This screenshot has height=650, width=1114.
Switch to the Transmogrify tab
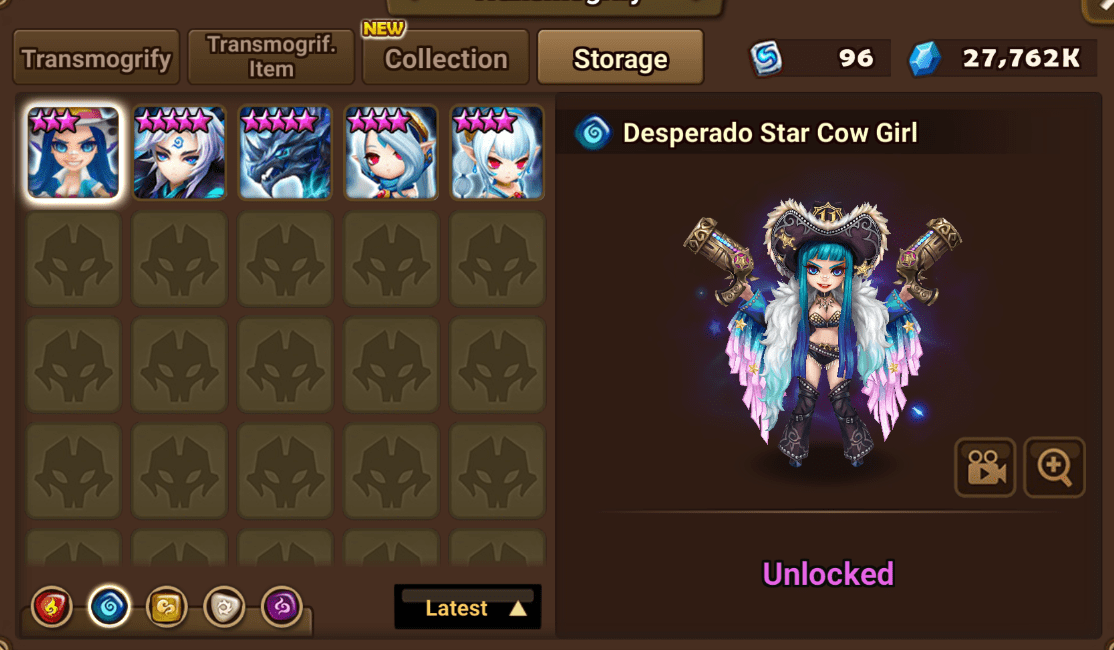(x=96, y=58)
